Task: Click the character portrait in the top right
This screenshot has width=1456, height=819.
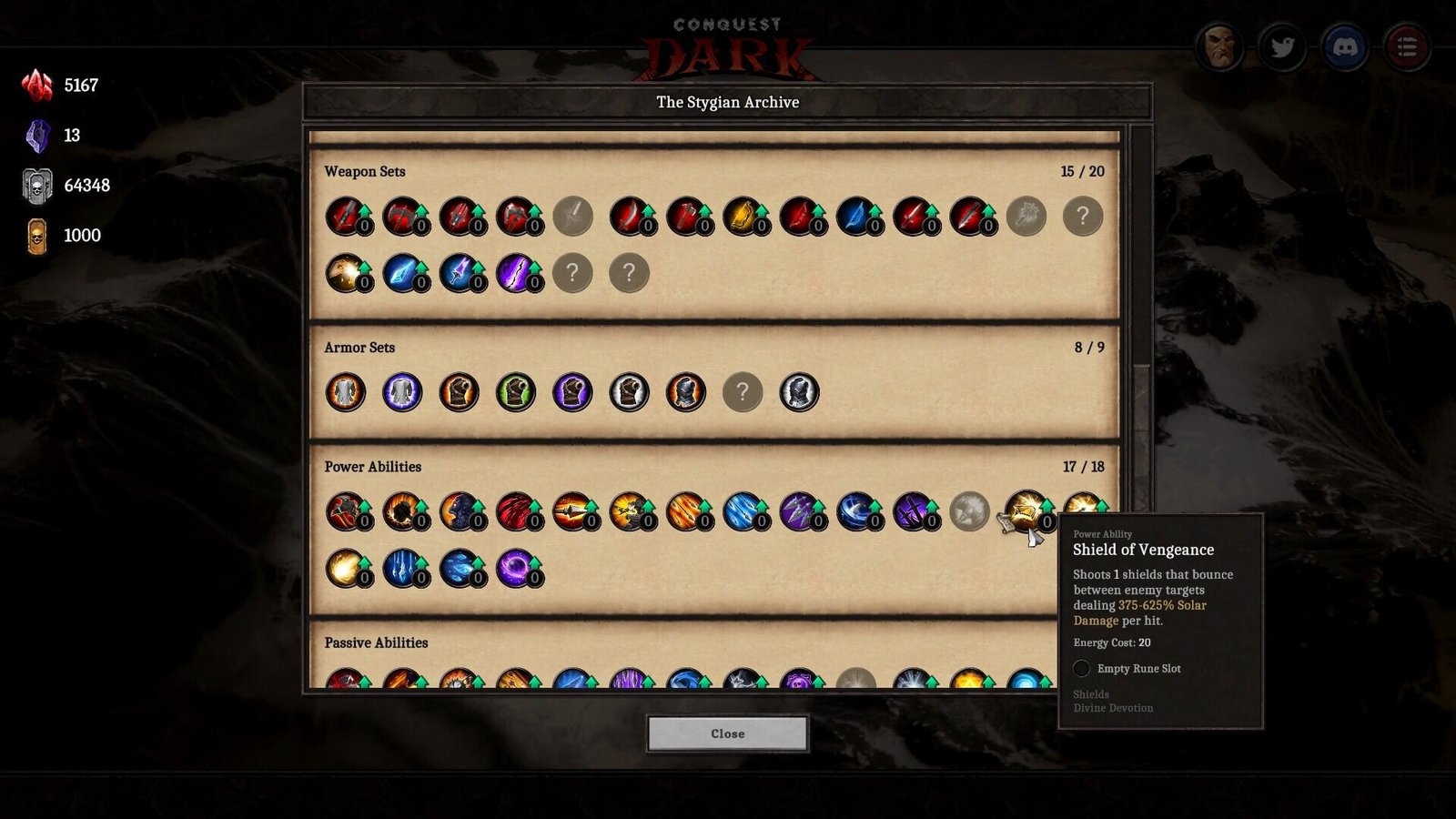Action: coord(1220,48)
